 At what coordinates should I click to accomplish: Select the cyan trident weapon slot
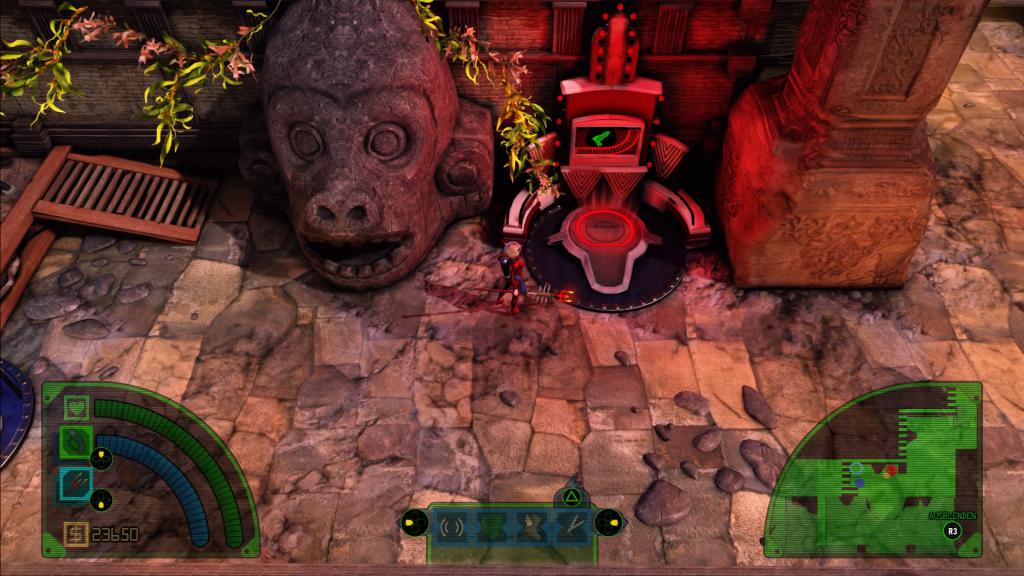(77, 482)
